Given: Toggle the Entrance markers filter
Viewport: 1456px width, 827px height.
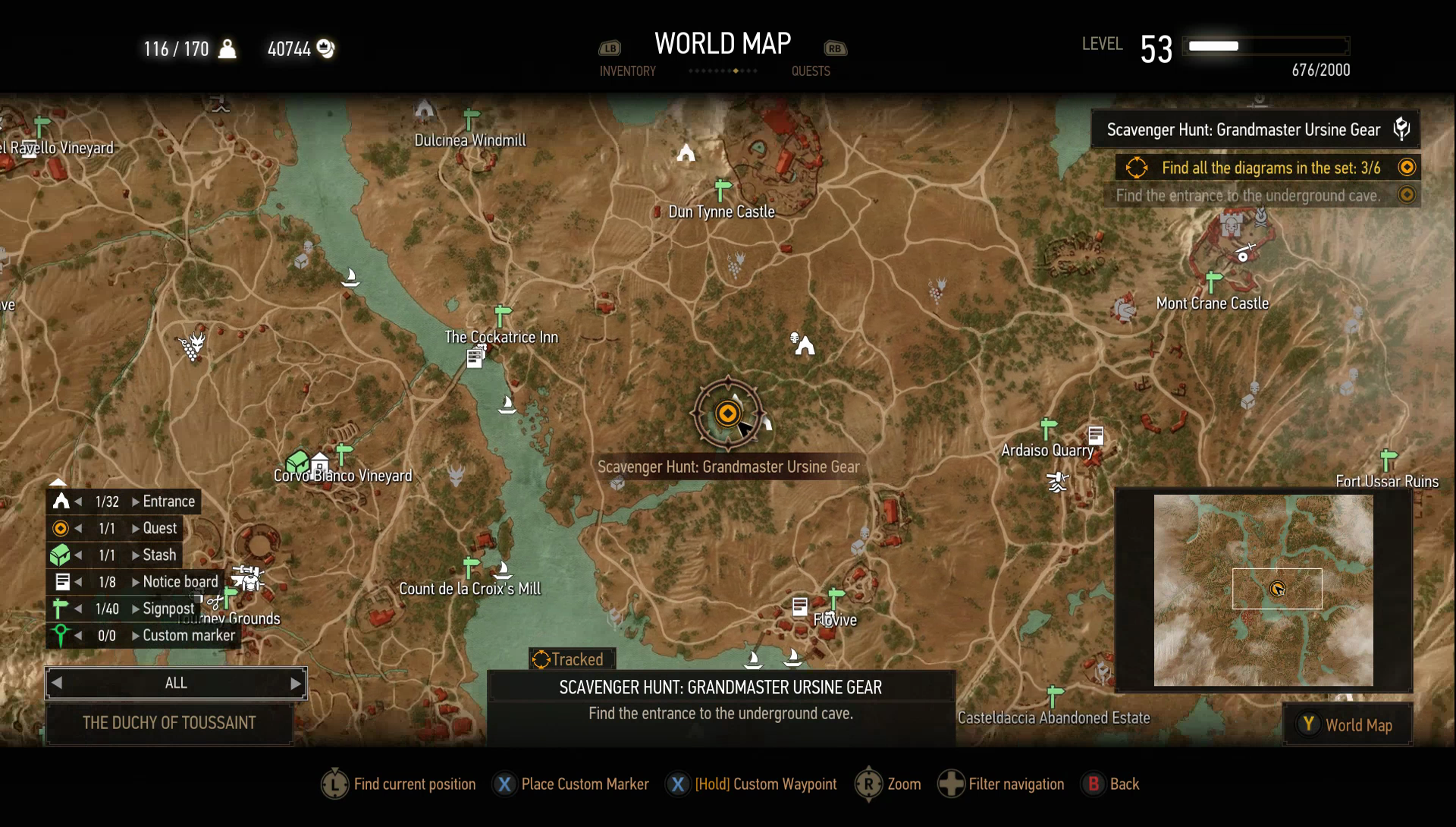Looking at the screenshot, I should [60, 501].
